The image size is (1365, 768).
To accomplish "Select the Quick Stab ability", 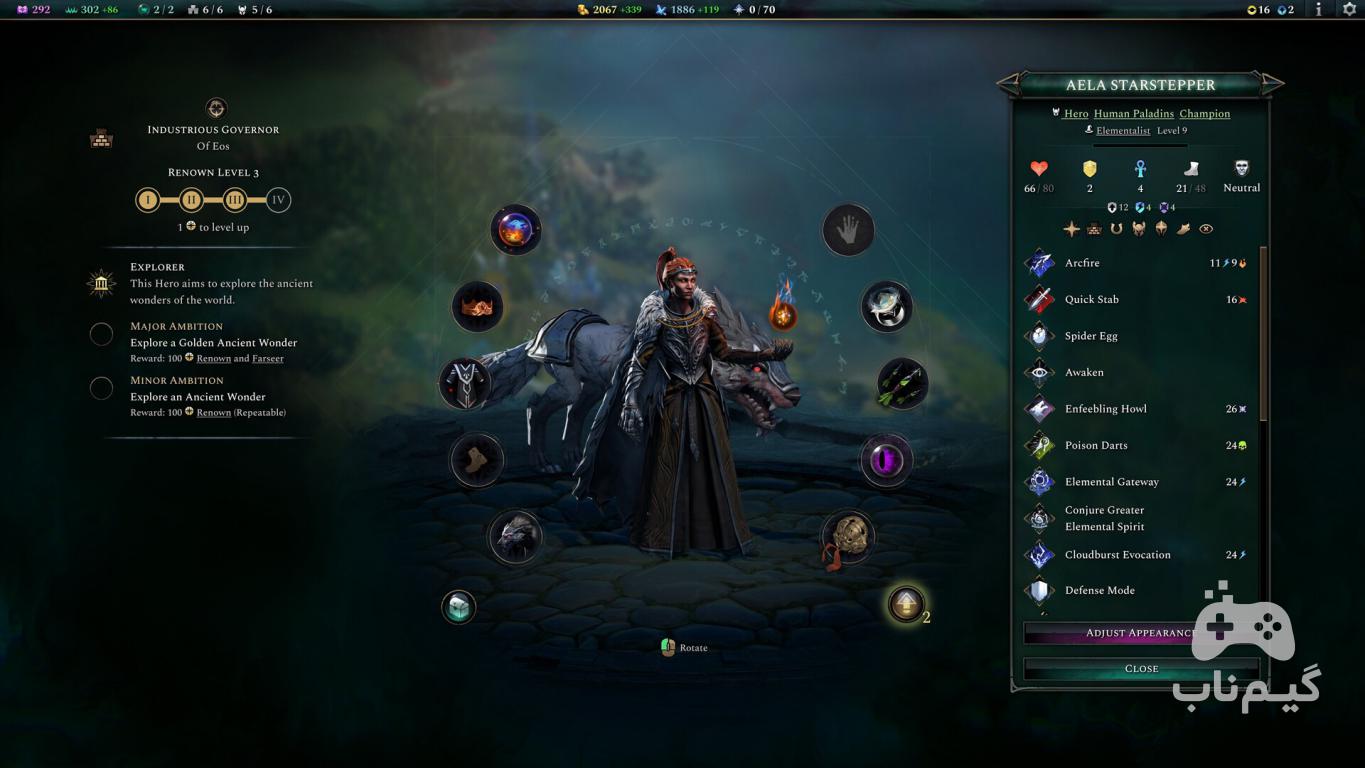I will [x=1140, y=299].
